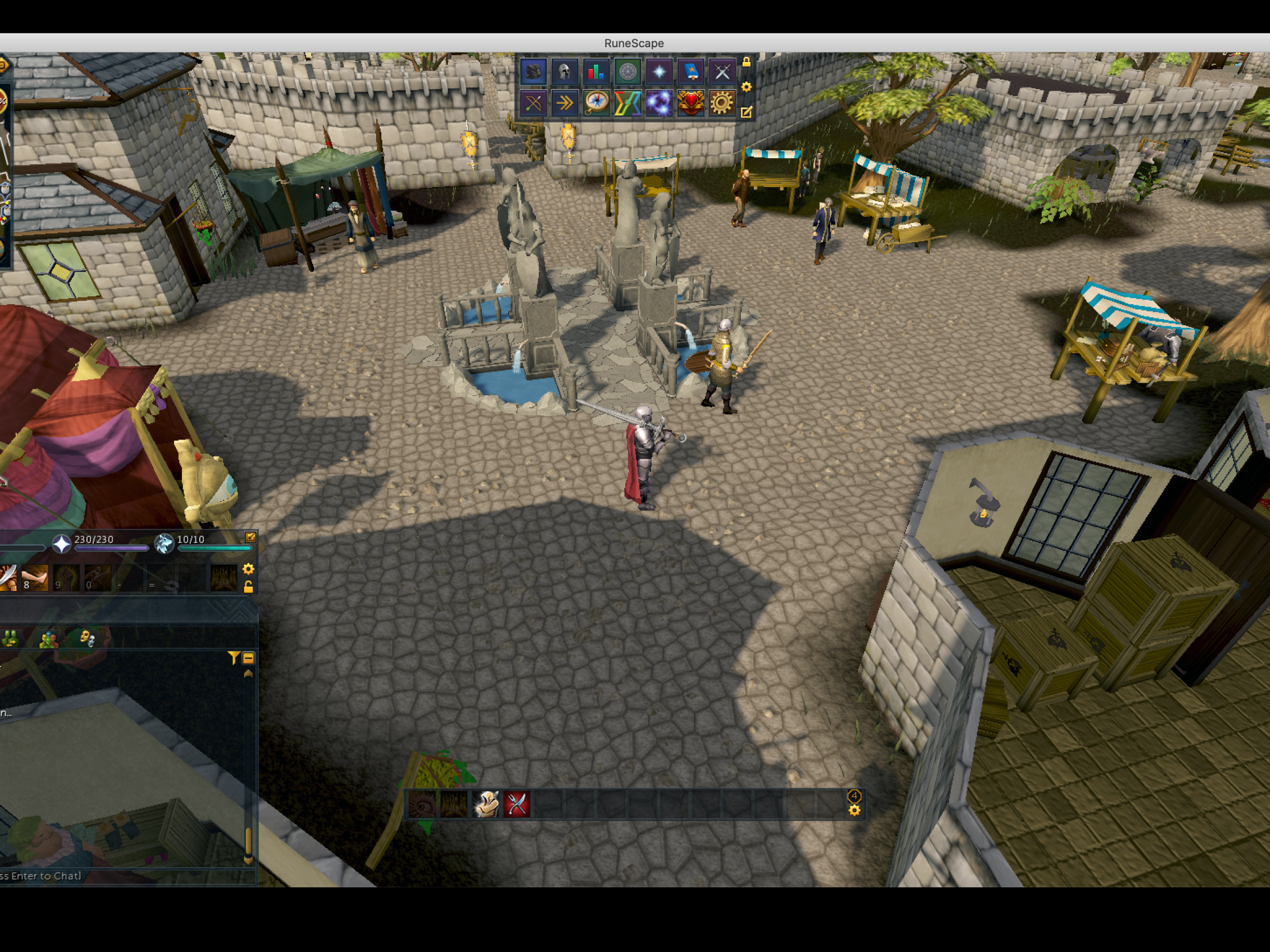
Task: Click the ribbon's pencil edit button
Action: click(747, 113)
